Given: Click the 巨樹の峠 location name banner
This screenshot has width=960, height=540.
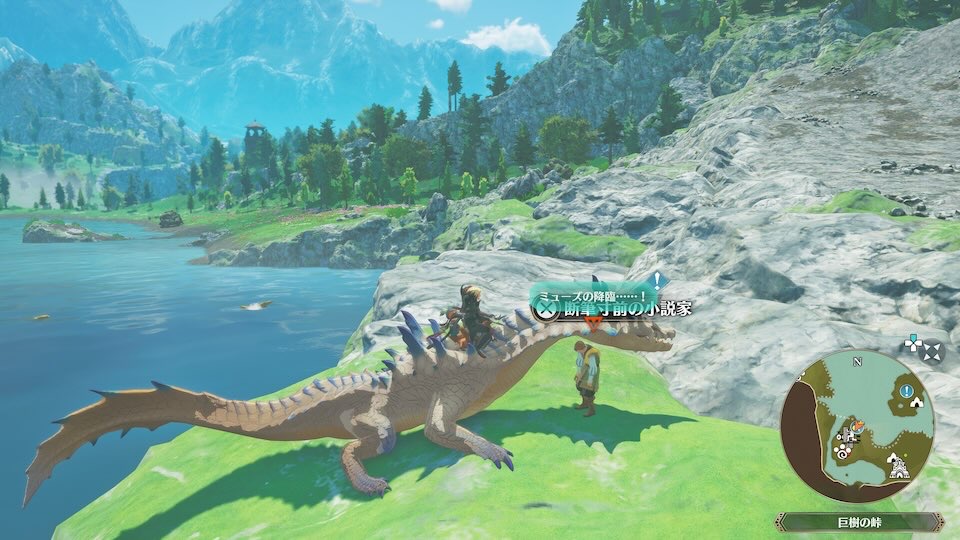Looking at the screenshot, I should point(859,521).
